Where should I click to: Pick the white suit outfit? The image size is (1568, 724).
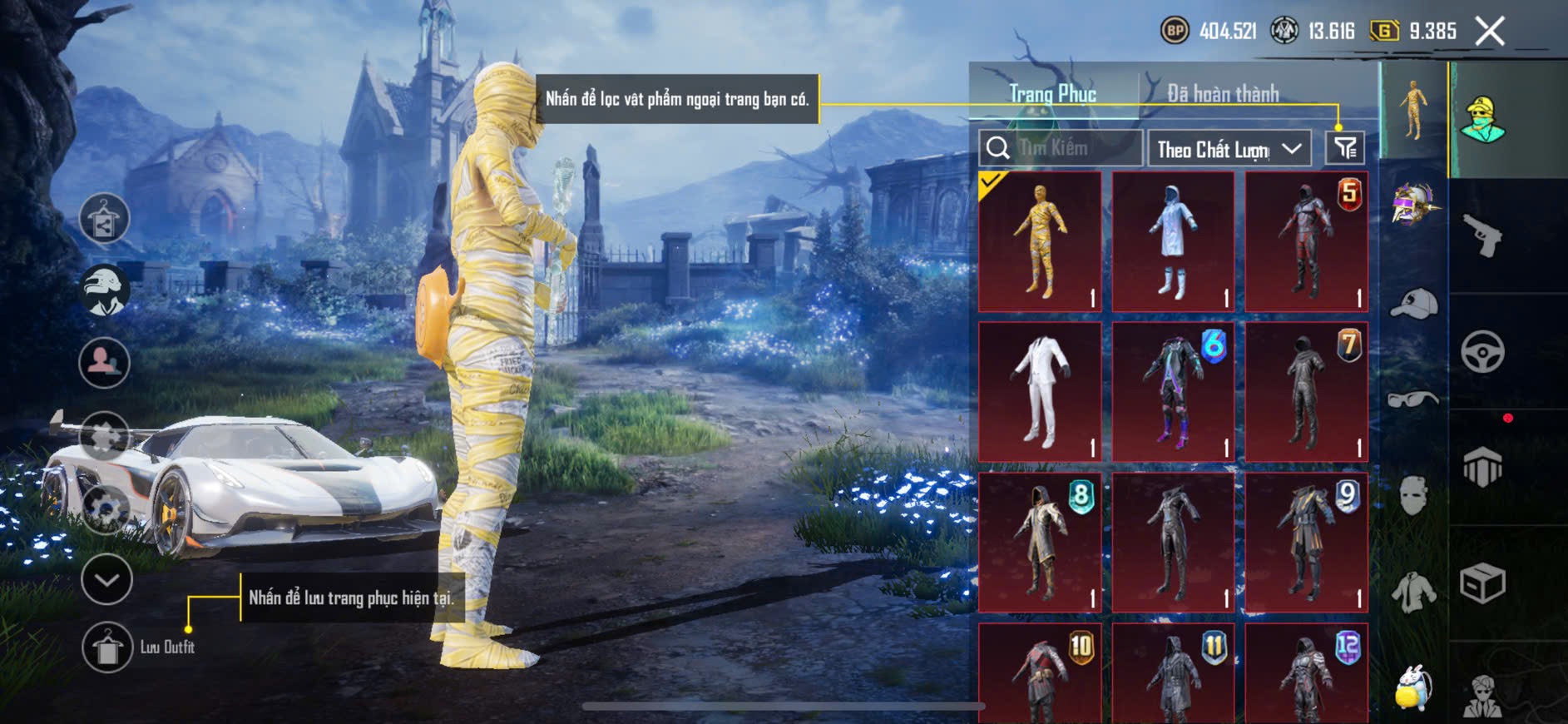(1040, 391)
